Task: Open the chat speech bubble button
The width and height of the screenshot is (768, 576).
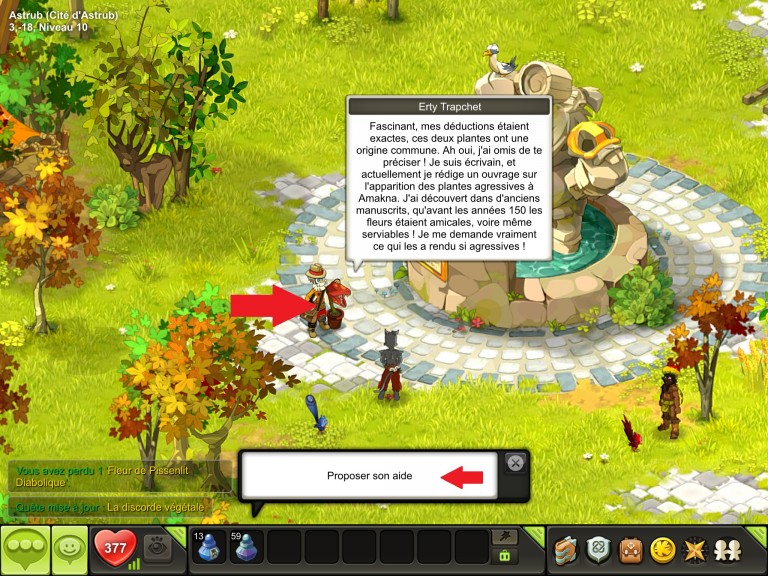Action: (x=23, y=550)
